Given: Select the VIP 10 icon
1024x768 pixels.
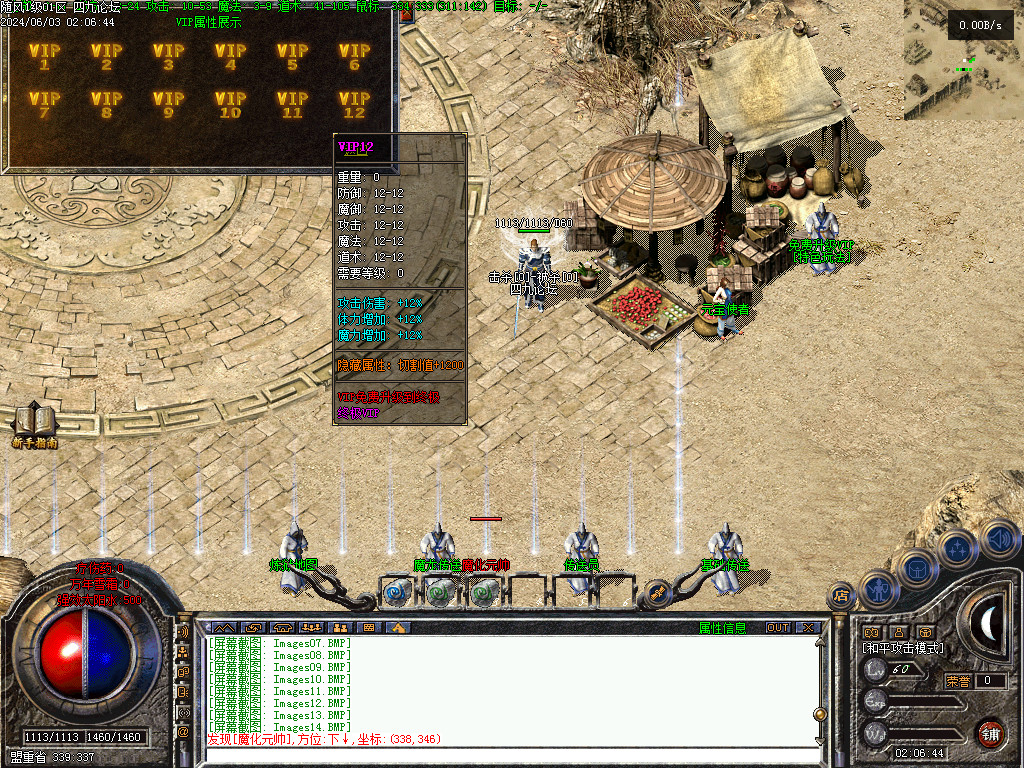Looking at the screenshot, I should pyautogui.click(x=230, y=104).
